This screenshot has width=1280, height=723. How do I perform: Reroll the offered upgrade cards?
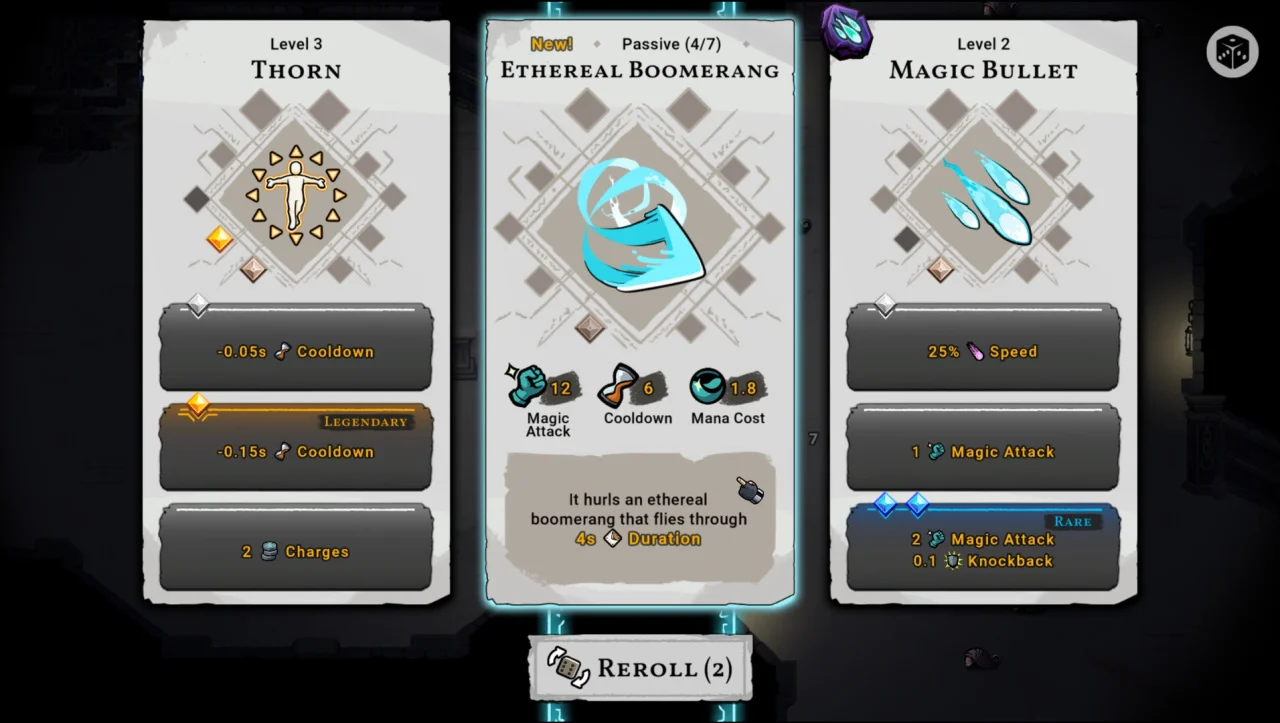pyautogui.click(x=640, y=668)
